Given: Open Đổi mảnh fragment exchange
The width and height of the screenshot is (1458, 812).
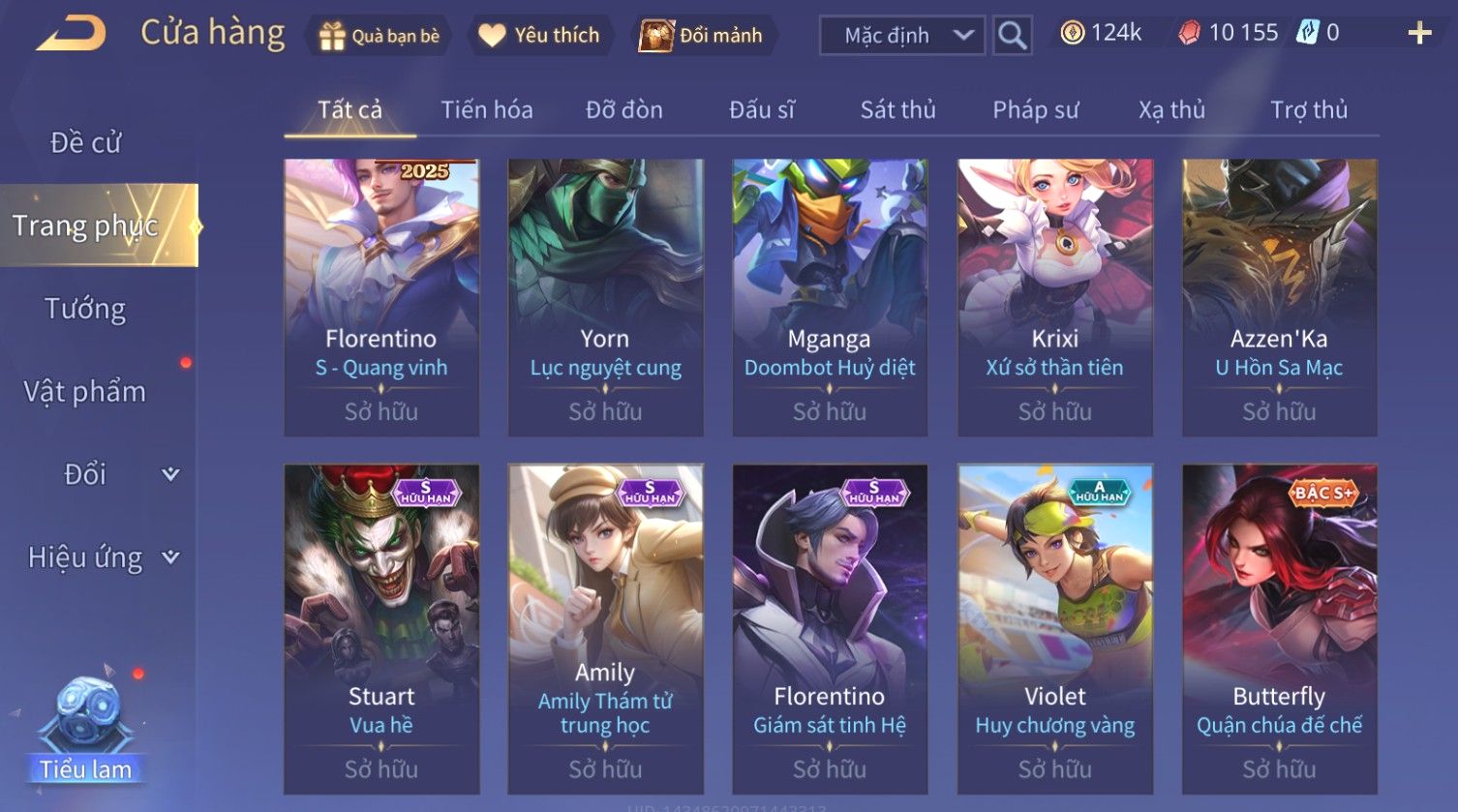Looking at the screenshot, I should (702, 36).
